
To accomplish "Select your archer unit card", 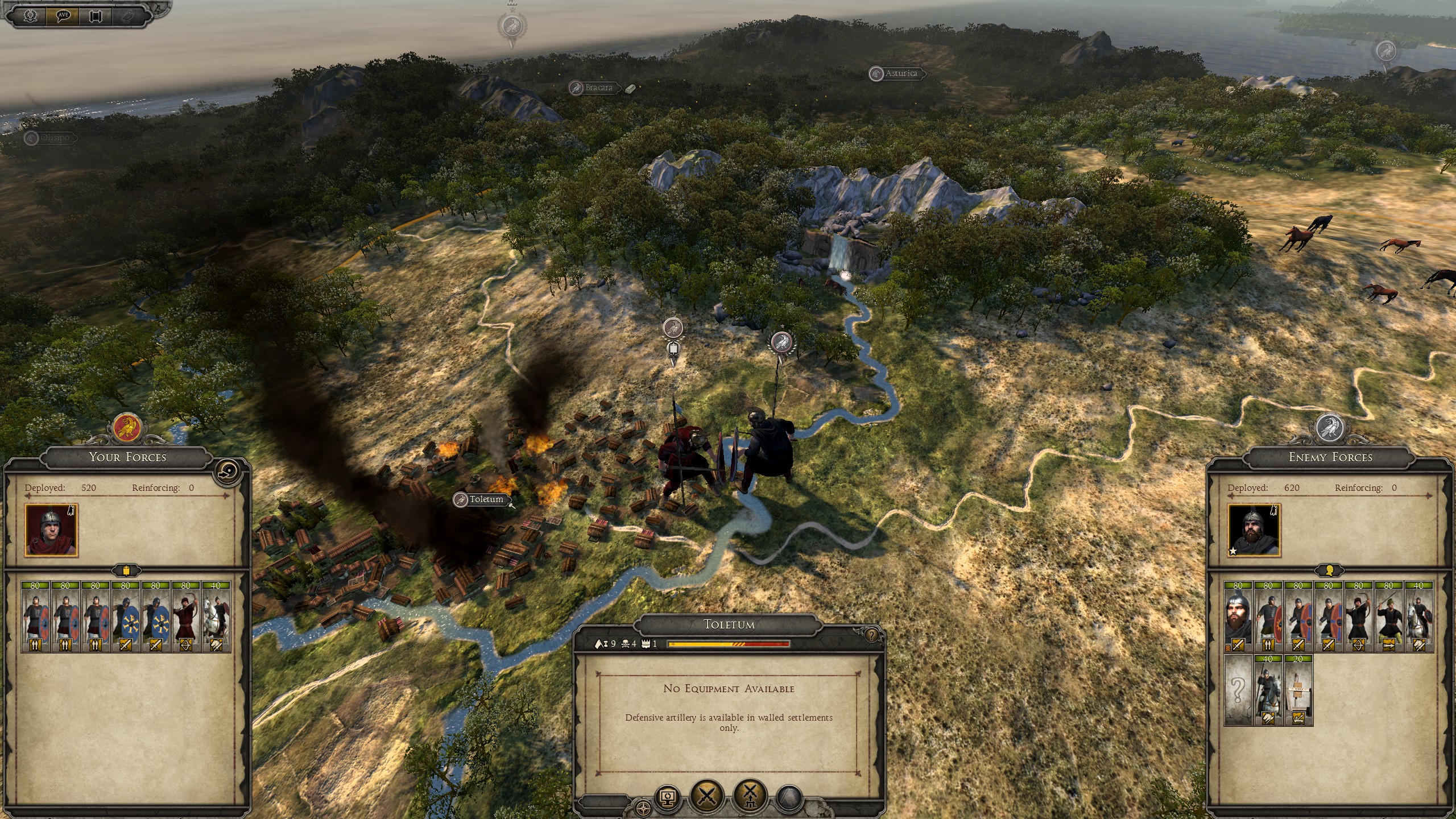I will click(186, 617).
